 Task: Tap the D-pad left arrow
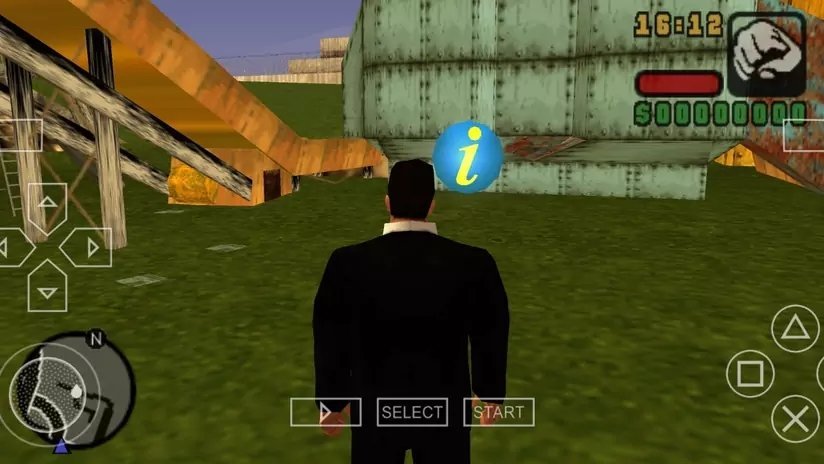(x=8, y=247)
